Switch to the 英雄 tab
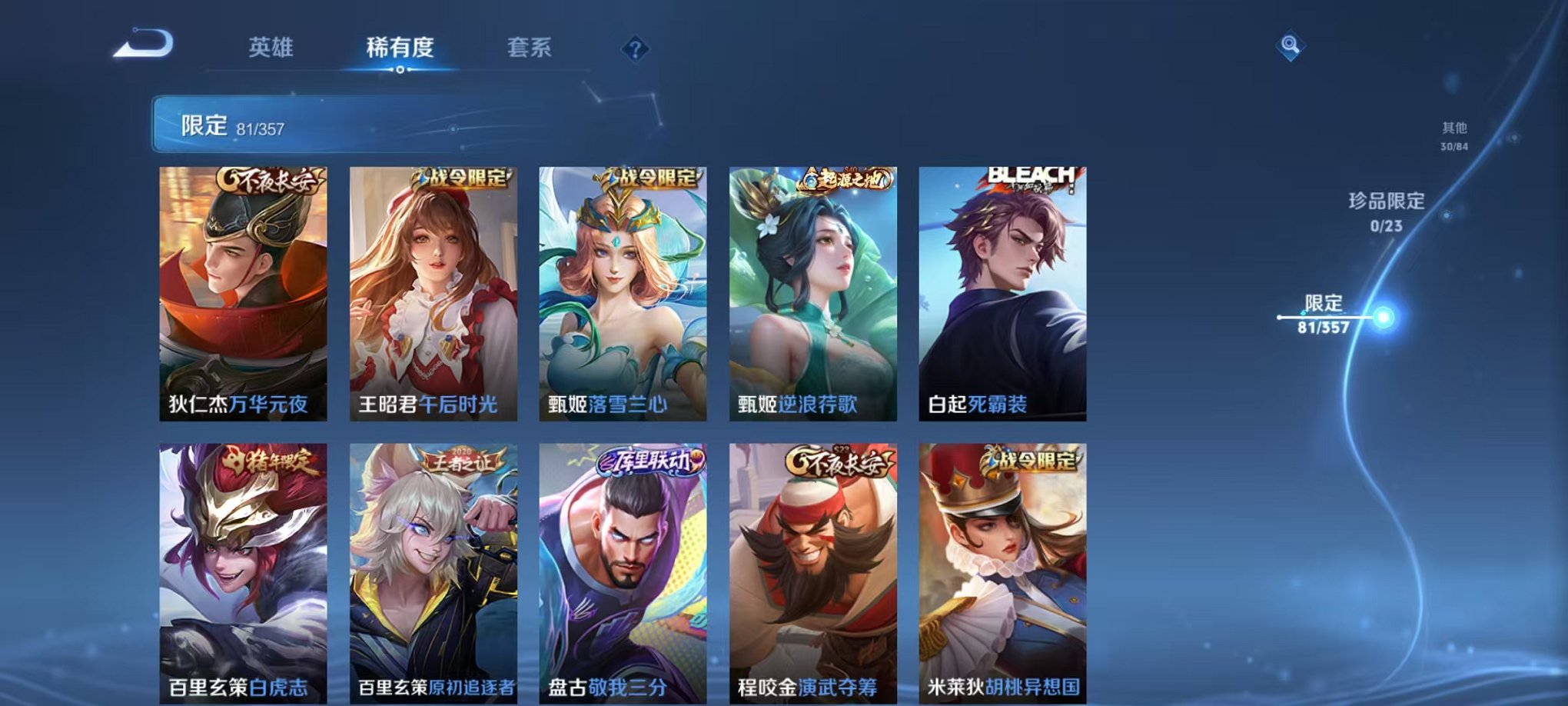 point(273,48)
